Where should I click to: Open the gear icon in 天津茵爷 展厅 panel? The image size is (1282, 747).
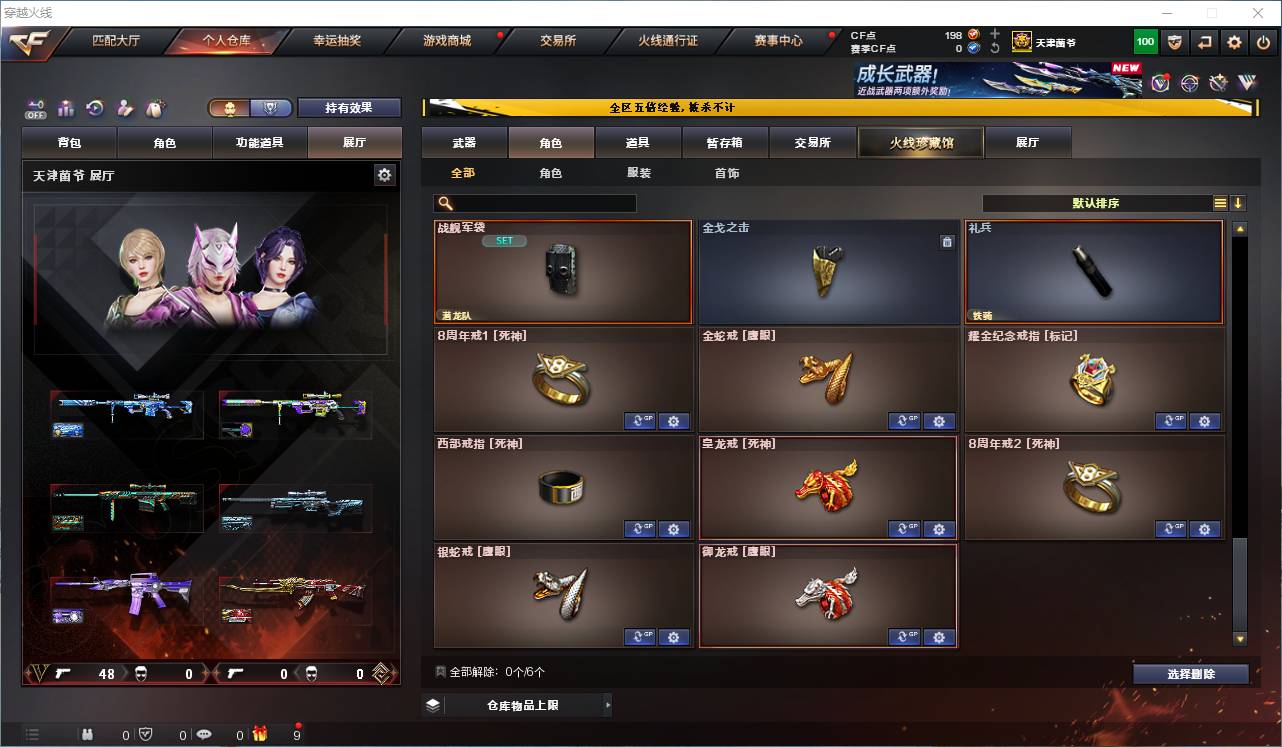[385, 174]
